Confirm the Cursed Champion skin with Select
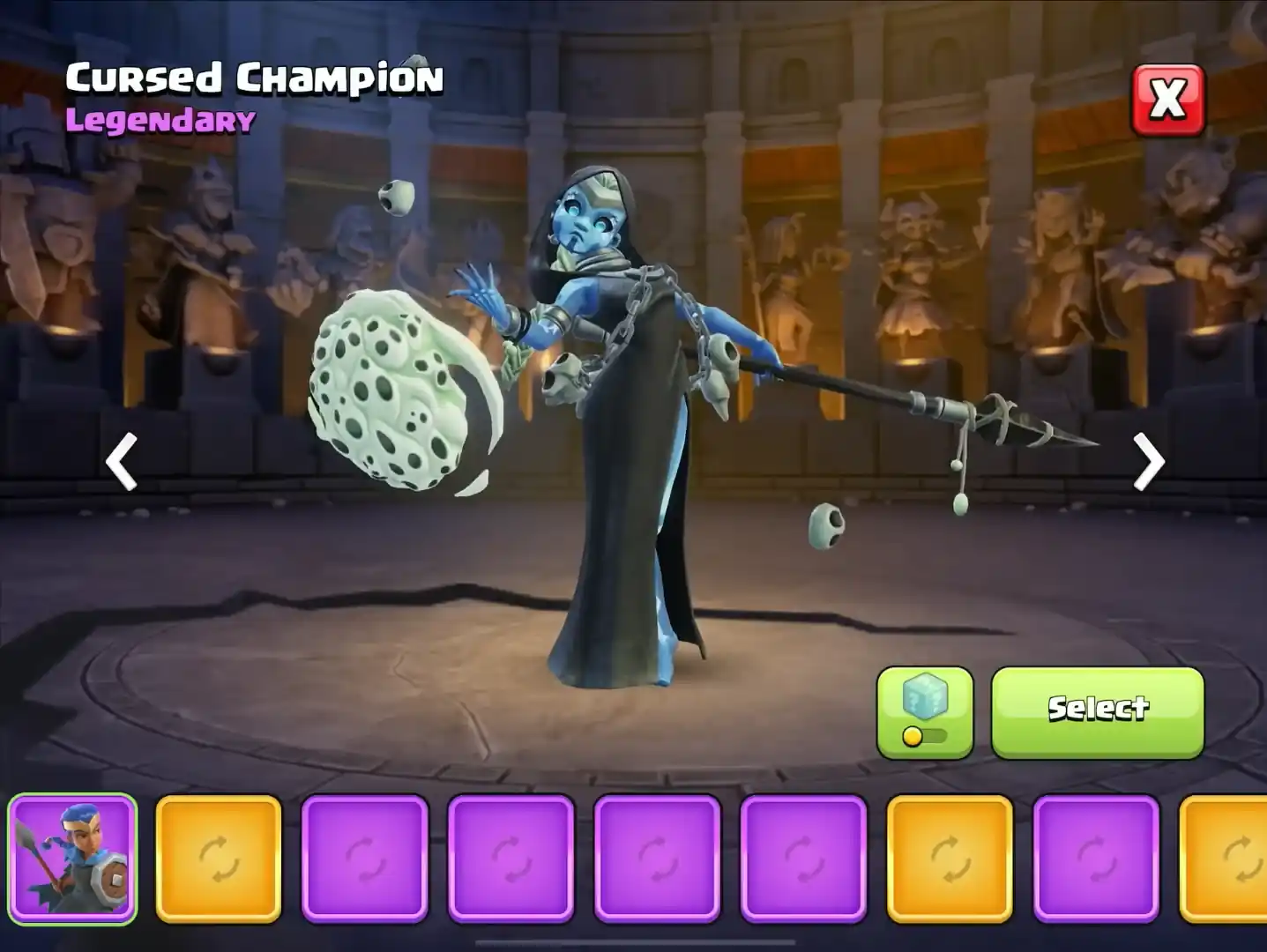Viewport: 1267px width, 952px height. pos(1097,710)
